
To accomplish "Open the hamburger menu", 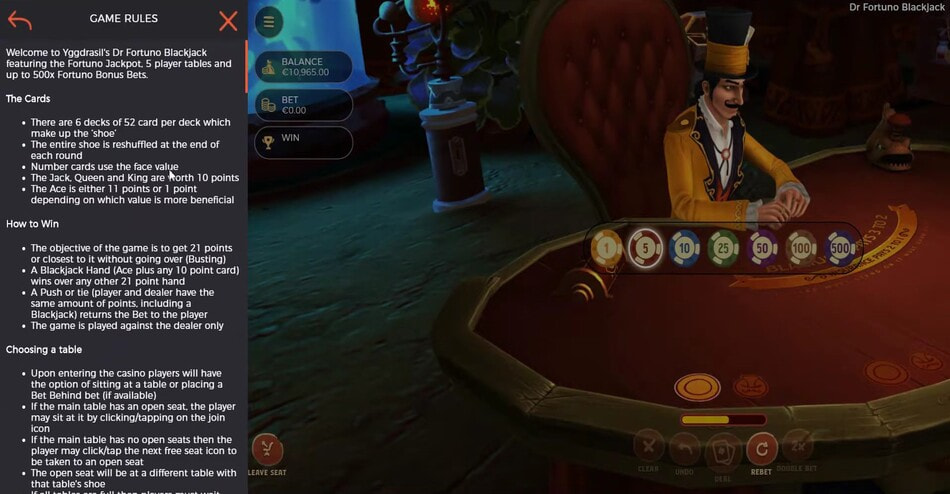I will [268, 22].
